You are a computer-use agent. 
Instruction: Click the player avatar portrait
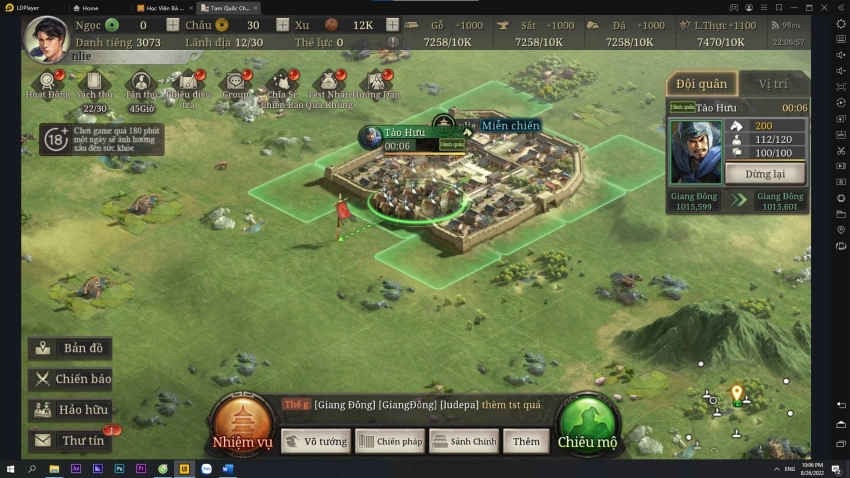(x=45, y=38)
